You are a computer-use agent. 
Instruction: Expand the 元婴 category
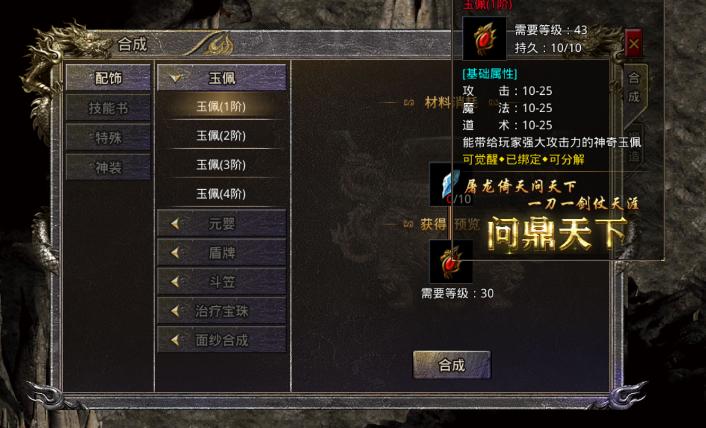tap(221, 223)
